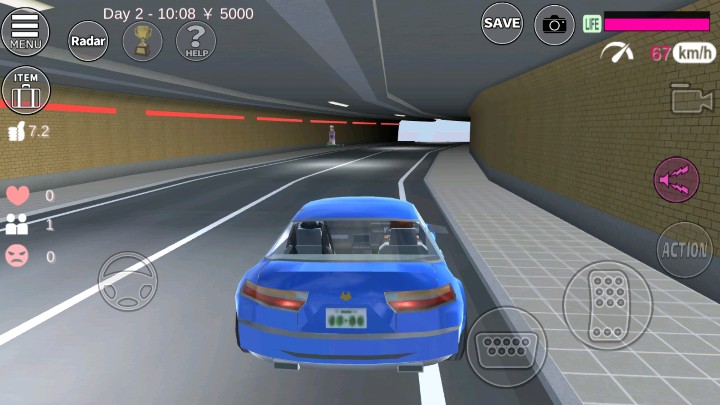Viewport: 720px width, 405px height.
Task: Tap the steering wheel control
Action: 127,281
